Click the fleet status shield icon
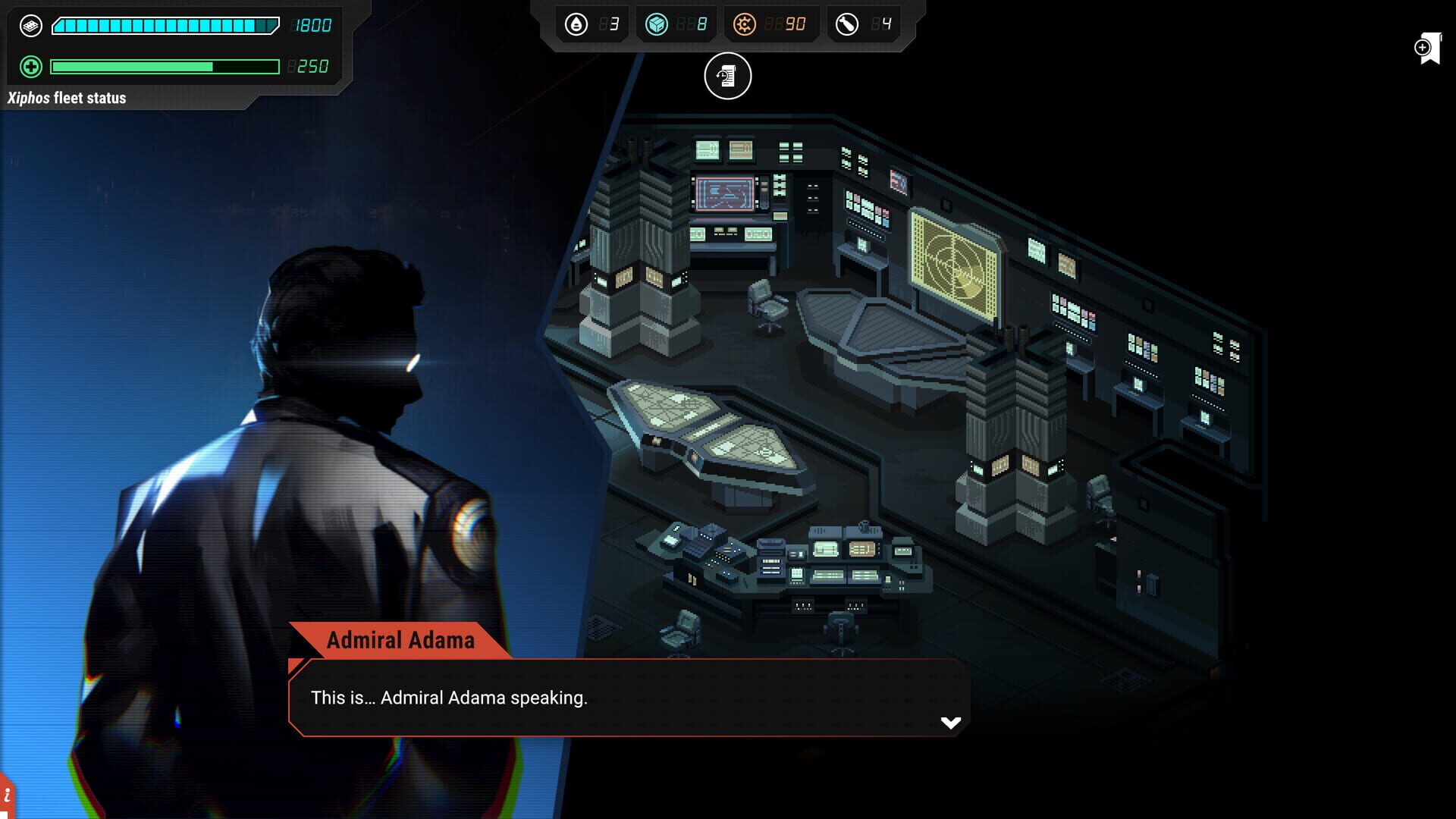Viewport: 1456px width, 819px height. 29,24
